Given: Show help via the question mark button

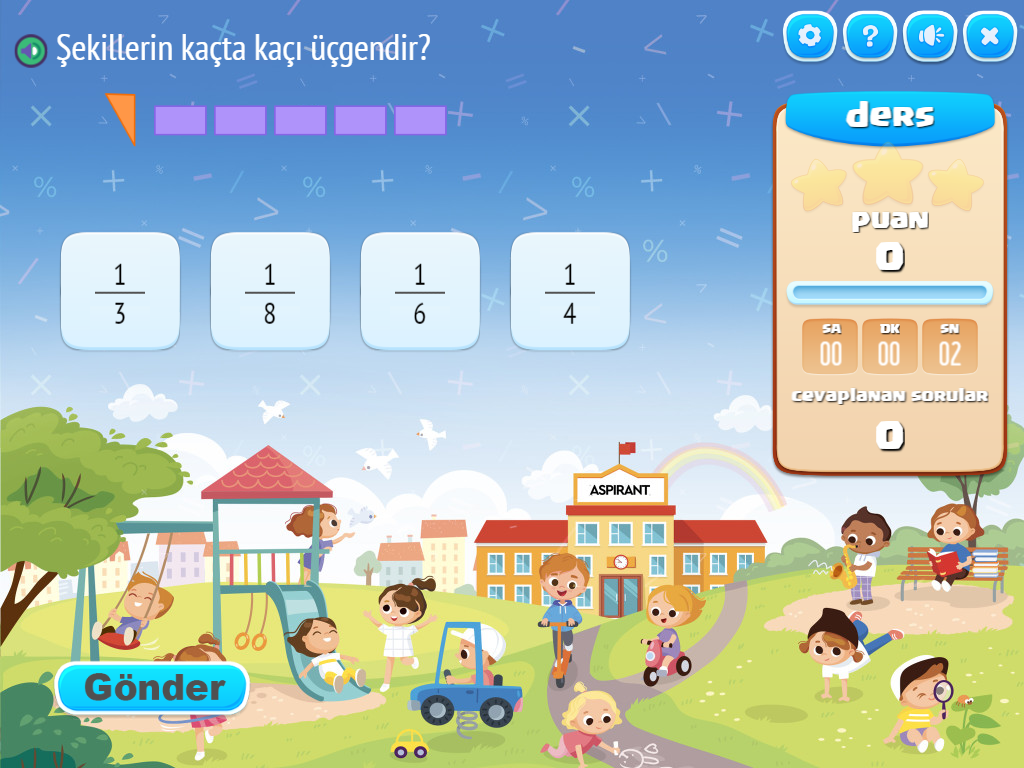Looking at the screenshot, I should (870, 37).
